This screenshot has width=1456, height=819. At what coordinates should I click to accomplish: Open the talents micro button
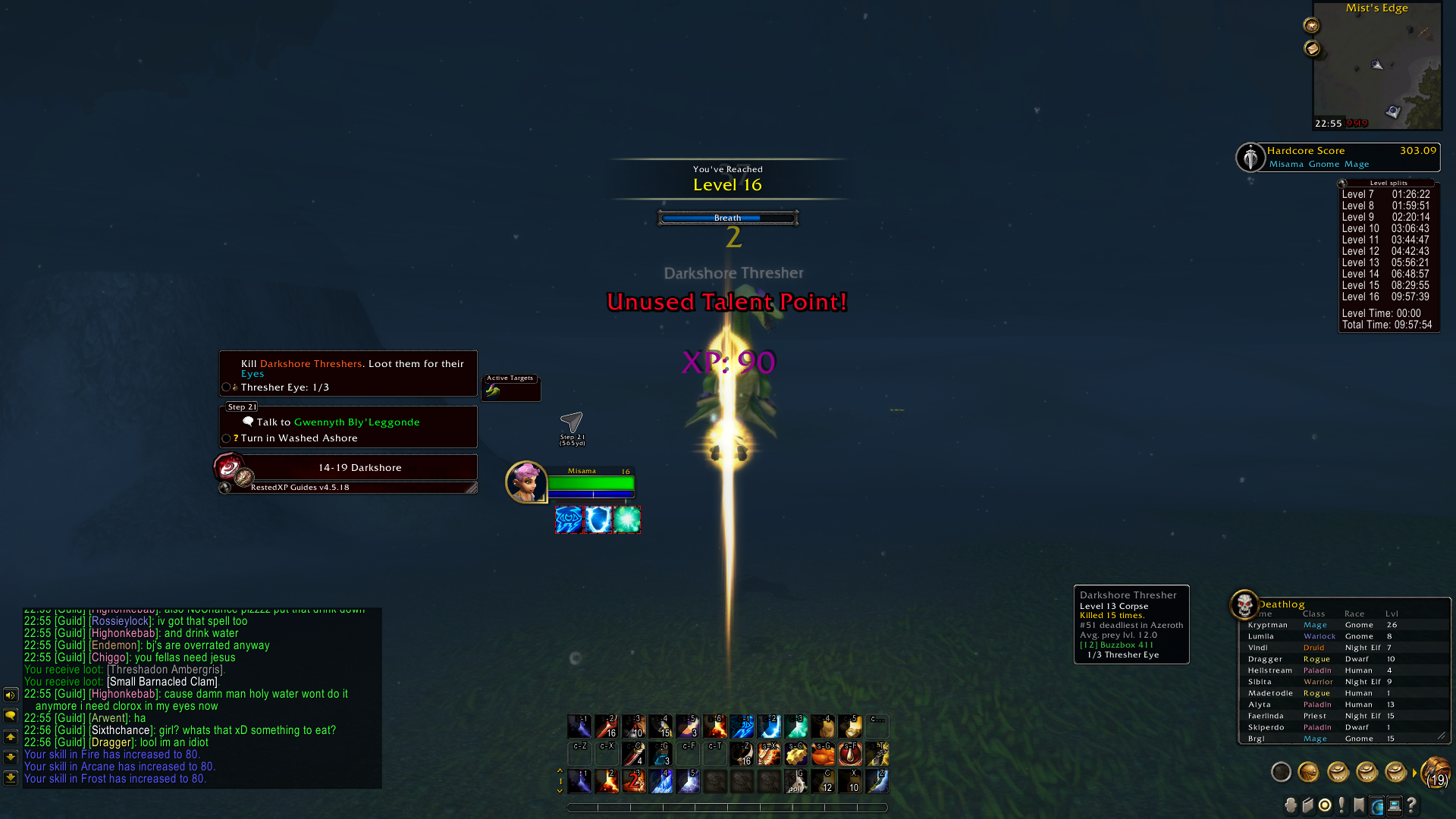point(1325,805)
